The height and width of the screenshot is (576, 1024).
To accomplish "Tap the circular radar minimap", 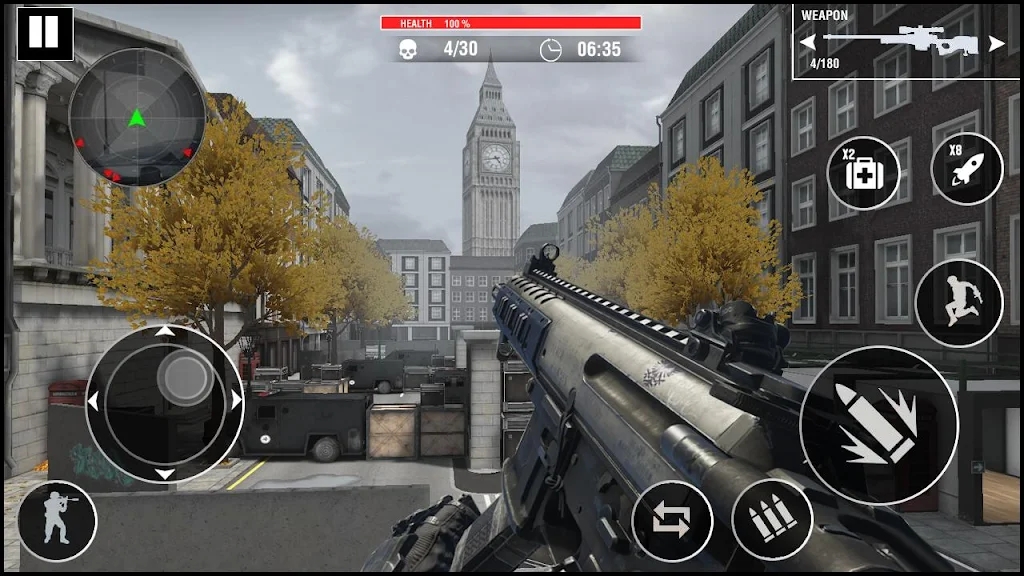I will (x=137, y=117).
